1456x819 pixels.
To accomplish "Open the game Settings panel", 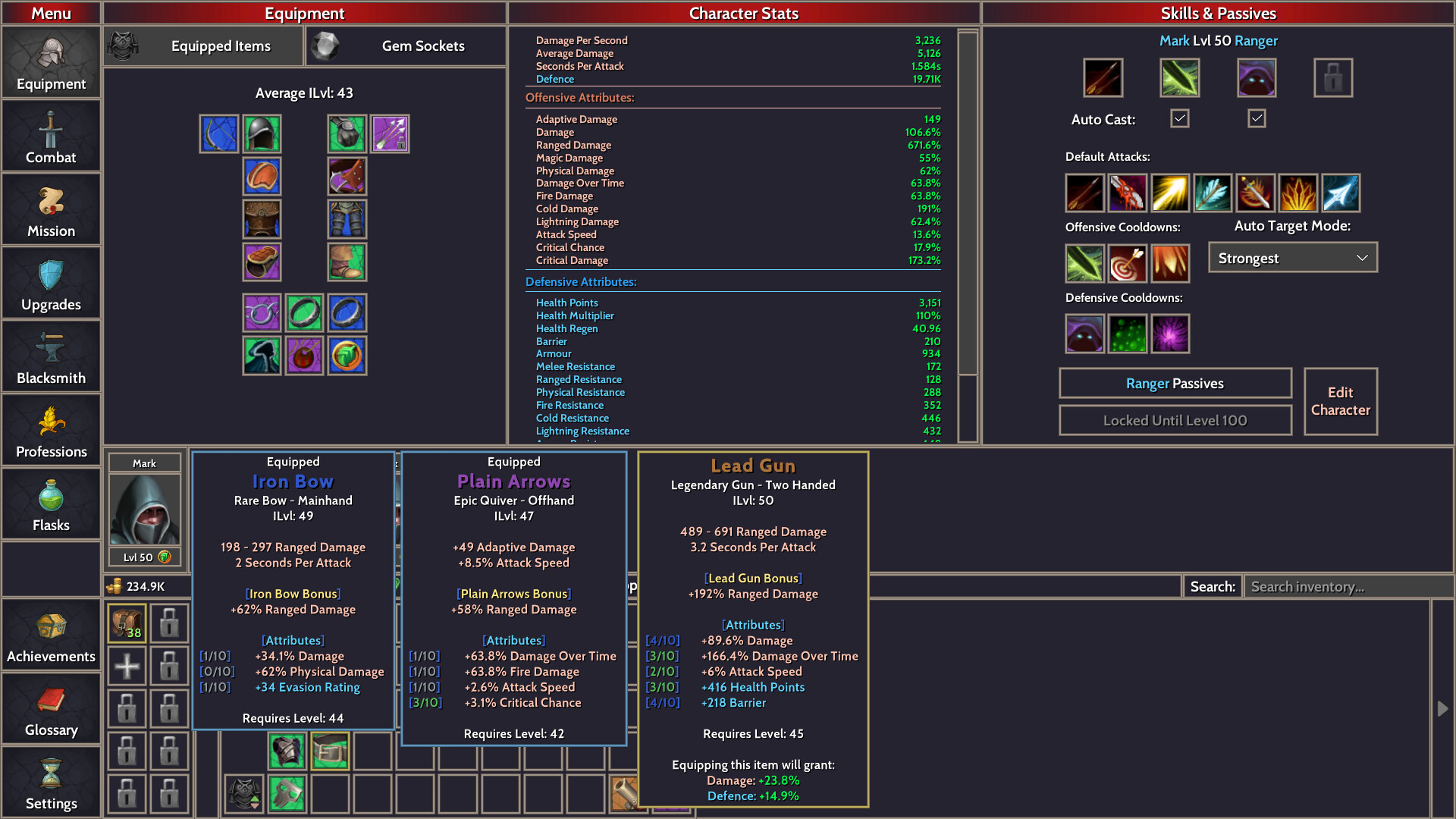I will click(50, 782).
